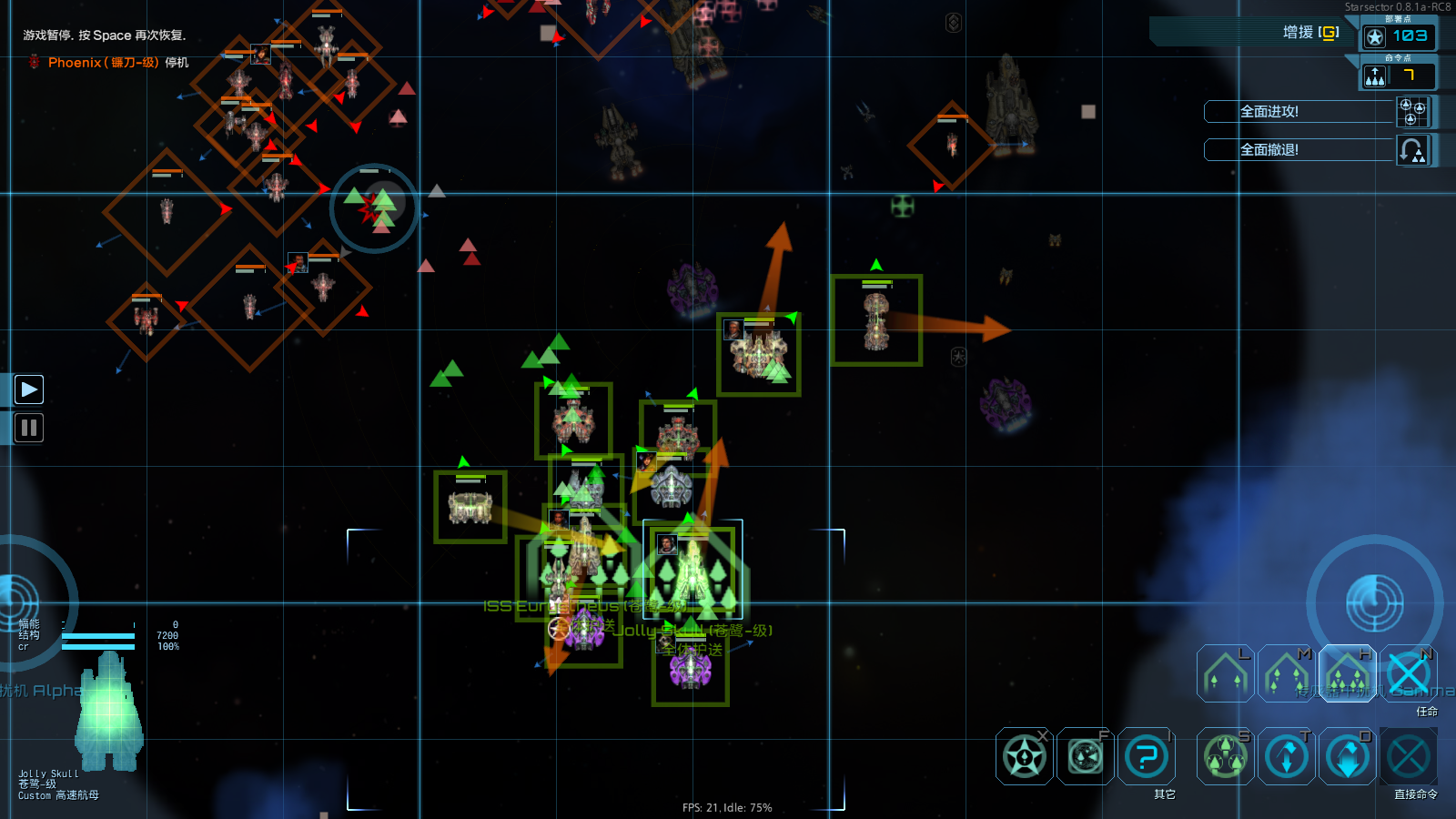Select the medium escort (M) order icon

click(x=1286, y=673)
